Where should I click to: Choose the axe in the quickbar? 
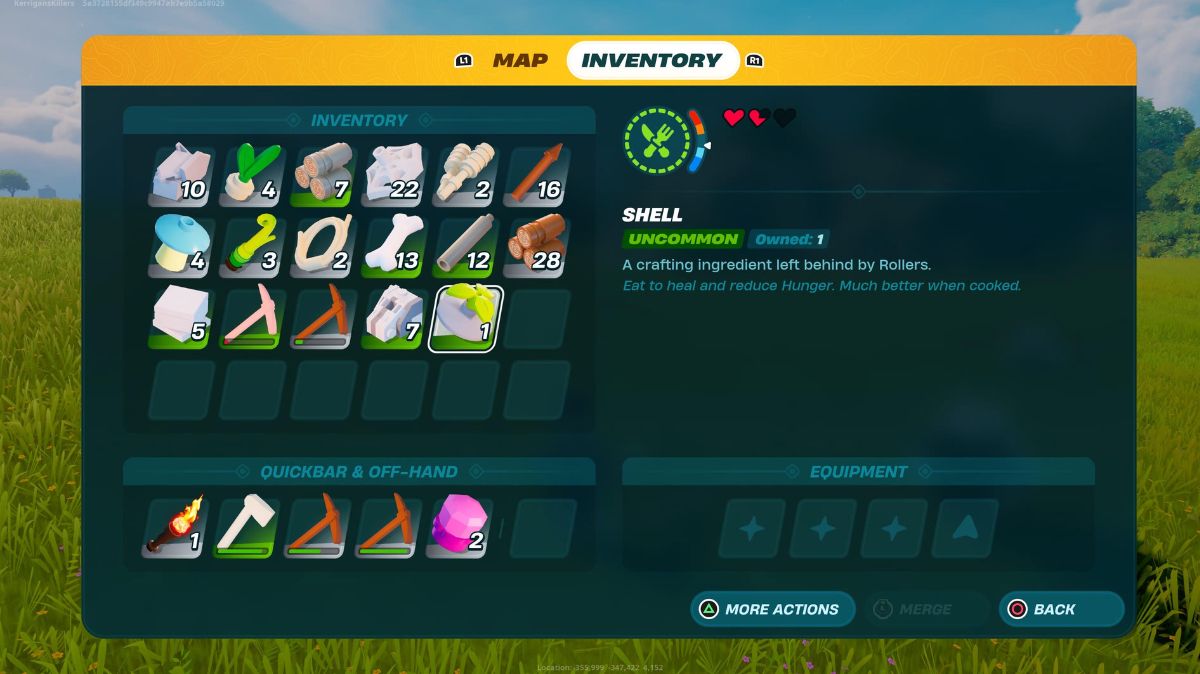pyautogui.click(x=246, y=527)
